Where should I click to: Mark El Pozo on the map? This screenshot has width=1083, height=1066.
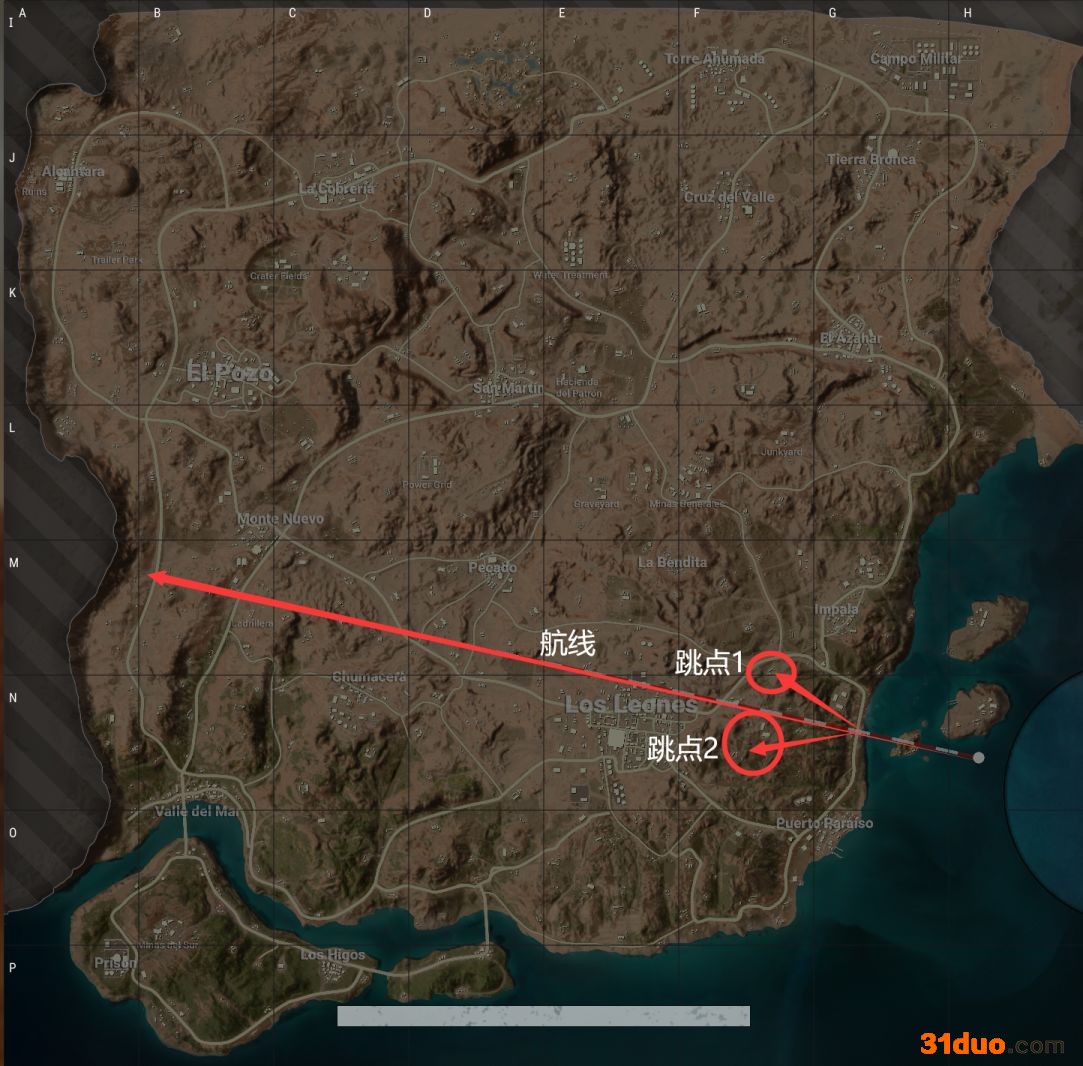pos(230,373)
